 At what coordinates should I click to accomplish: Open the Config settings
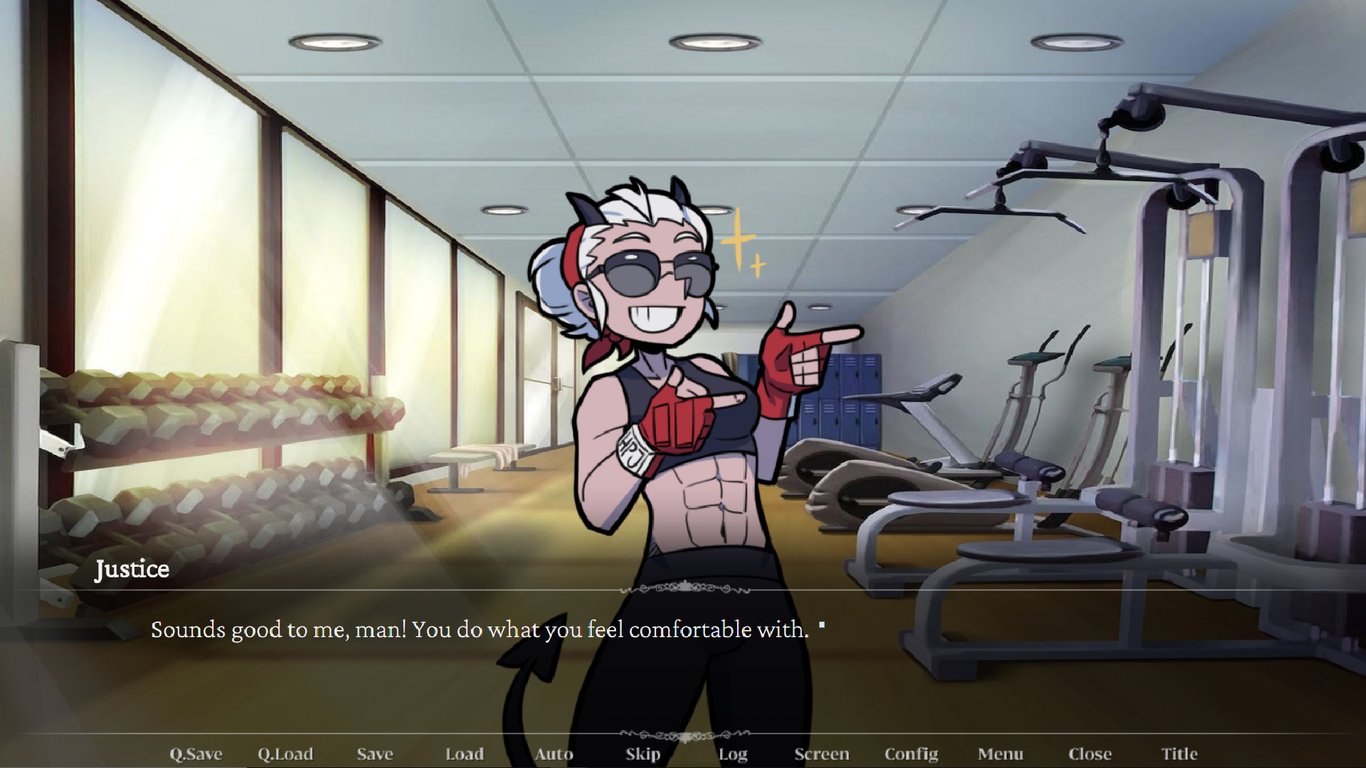coord(910,753)
